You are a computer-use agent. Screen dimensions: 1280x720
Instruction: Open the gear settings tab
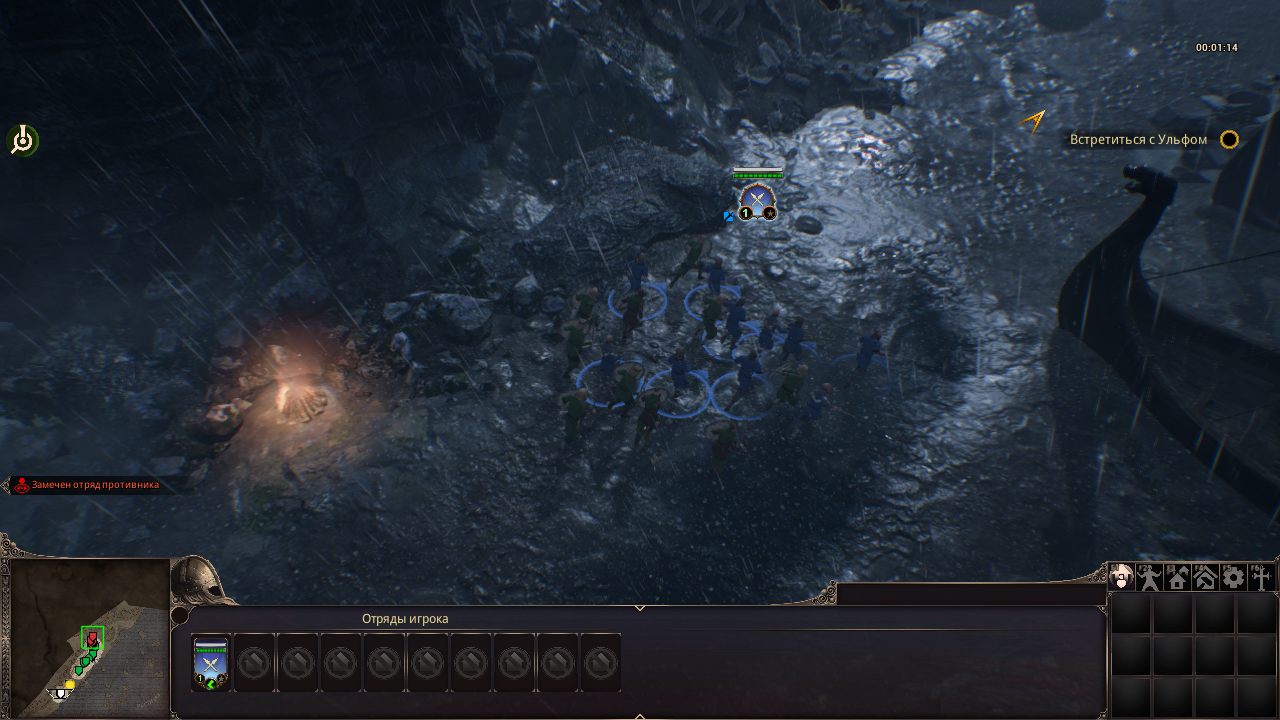1233,577
